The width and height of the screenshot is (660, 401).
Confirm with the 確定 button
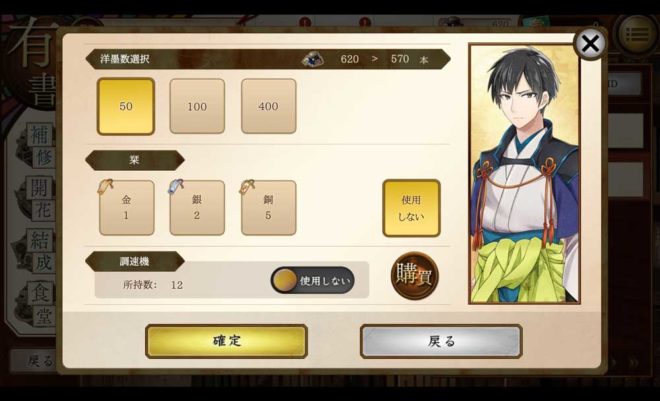tap(226, 341)
